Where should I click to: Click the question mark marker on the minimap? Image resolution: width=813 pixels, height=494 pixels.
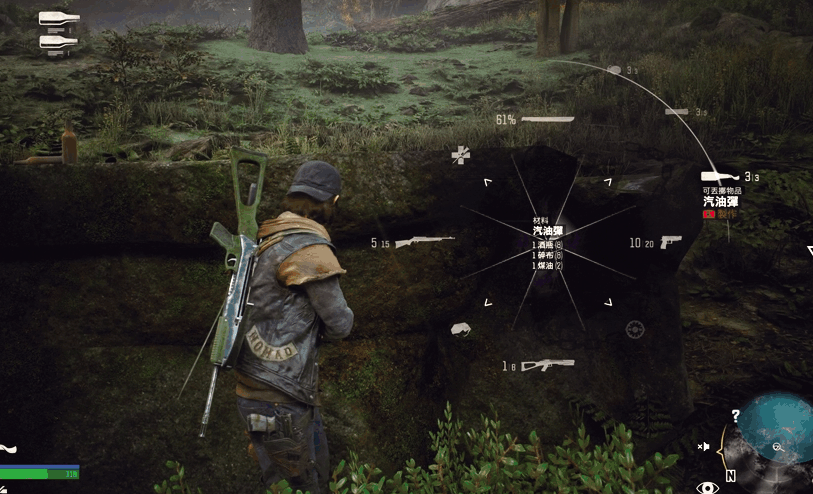[x=736, y=415]
